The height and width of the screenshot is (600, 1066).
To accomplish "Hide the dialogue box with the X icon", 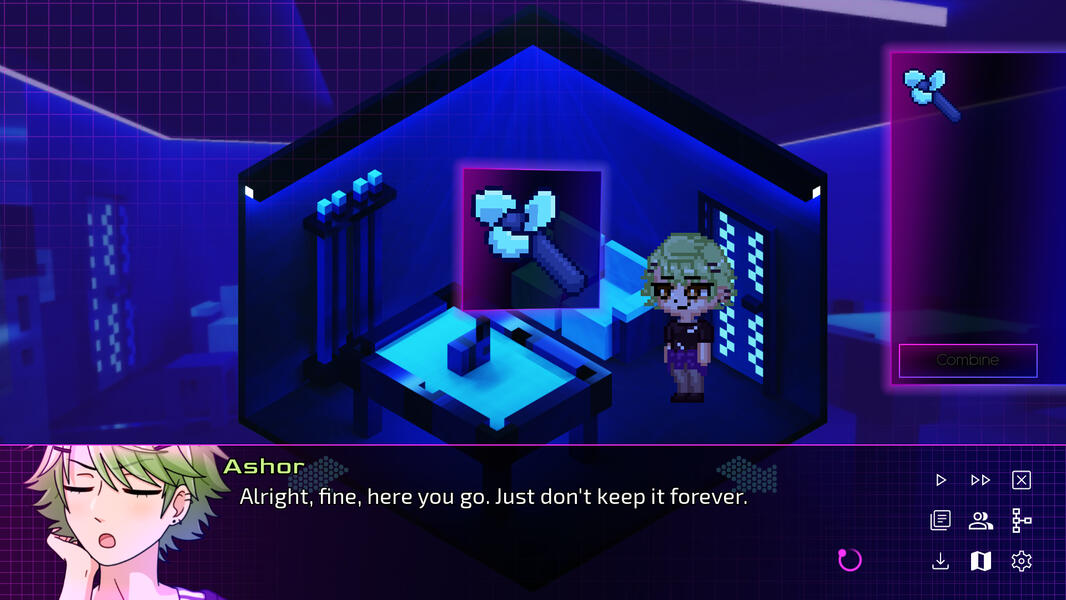I will click(1021, 480).
